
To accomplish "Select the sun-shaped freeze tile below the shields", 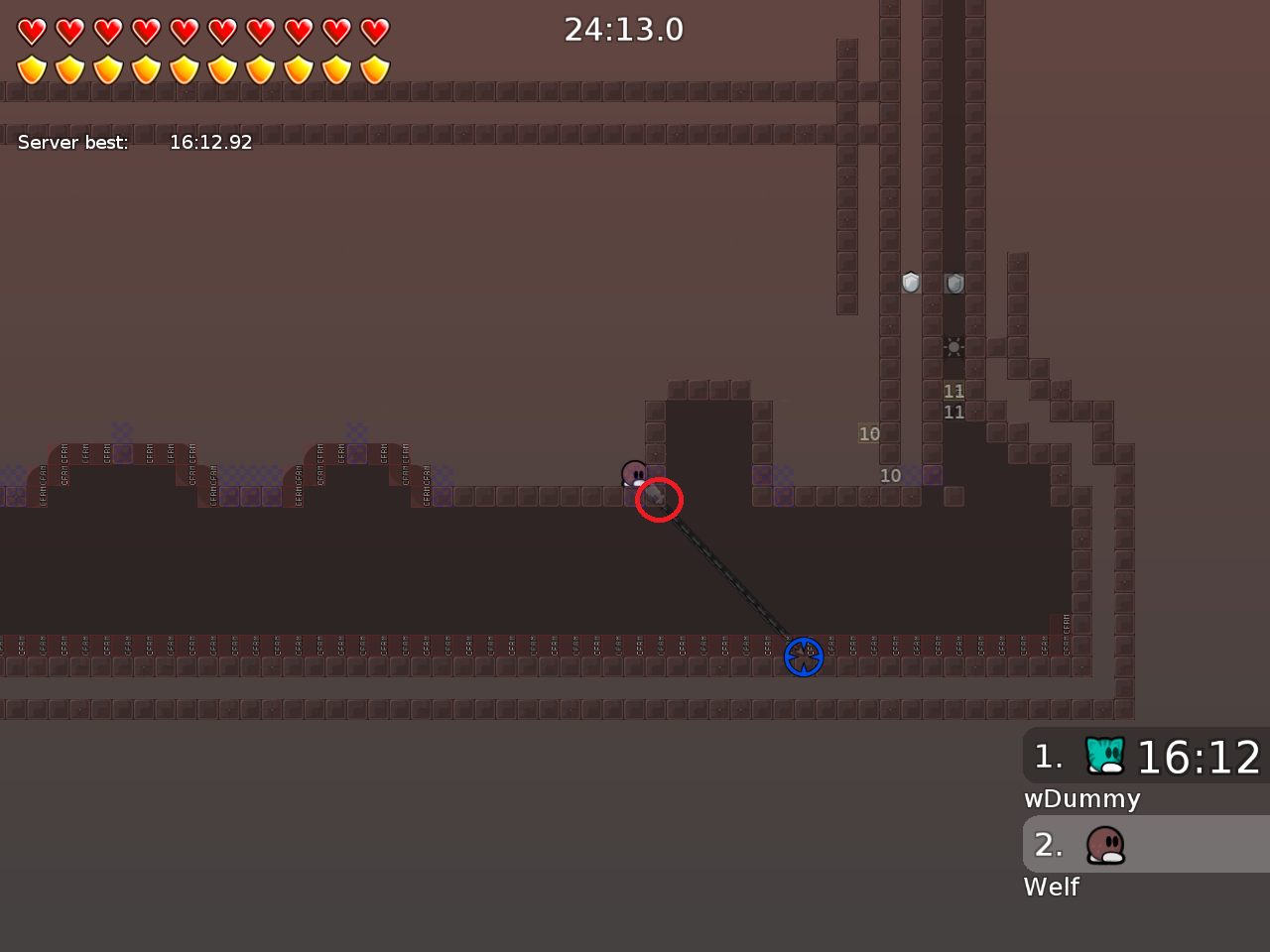I will (x=953, y=346).
